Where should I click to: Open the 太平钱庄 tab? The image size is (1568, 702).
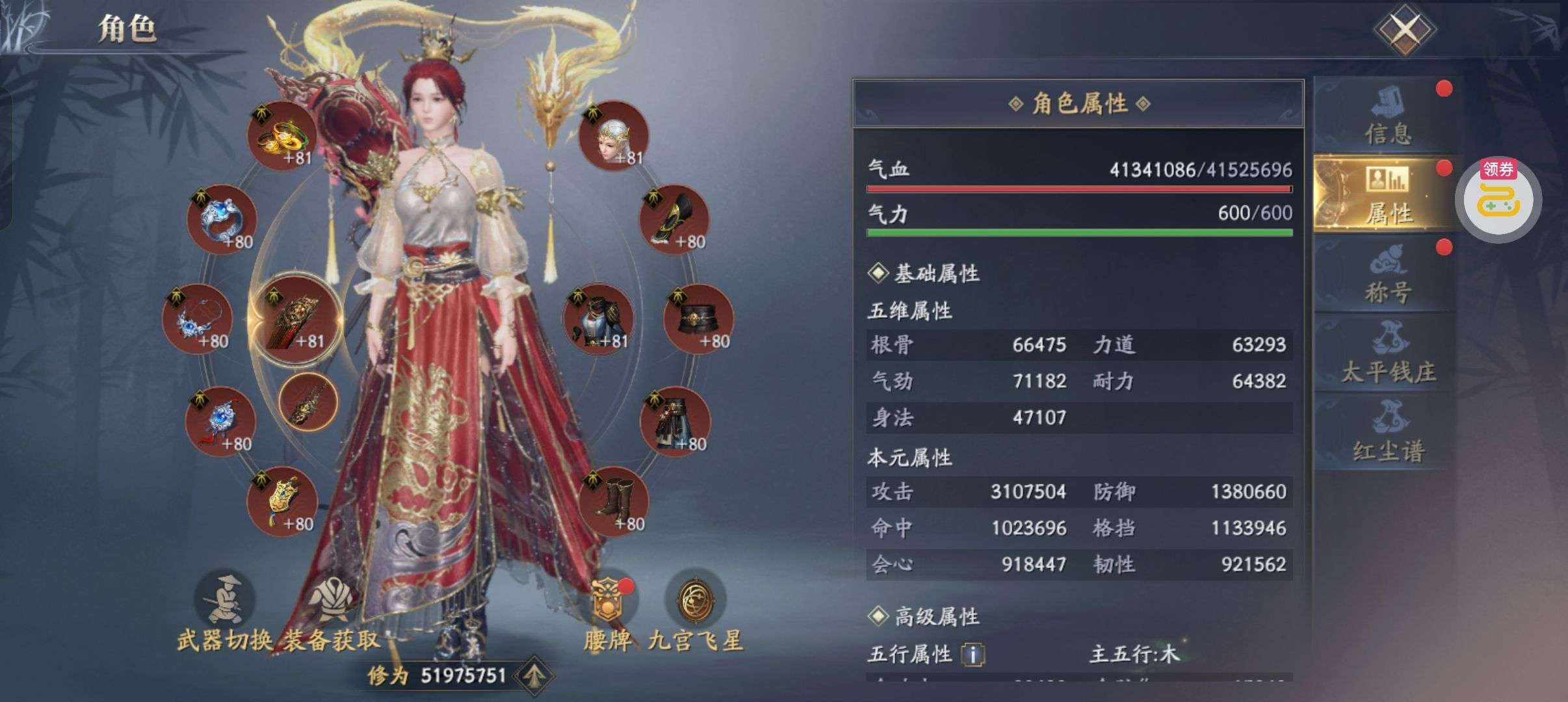point(1387,354)
